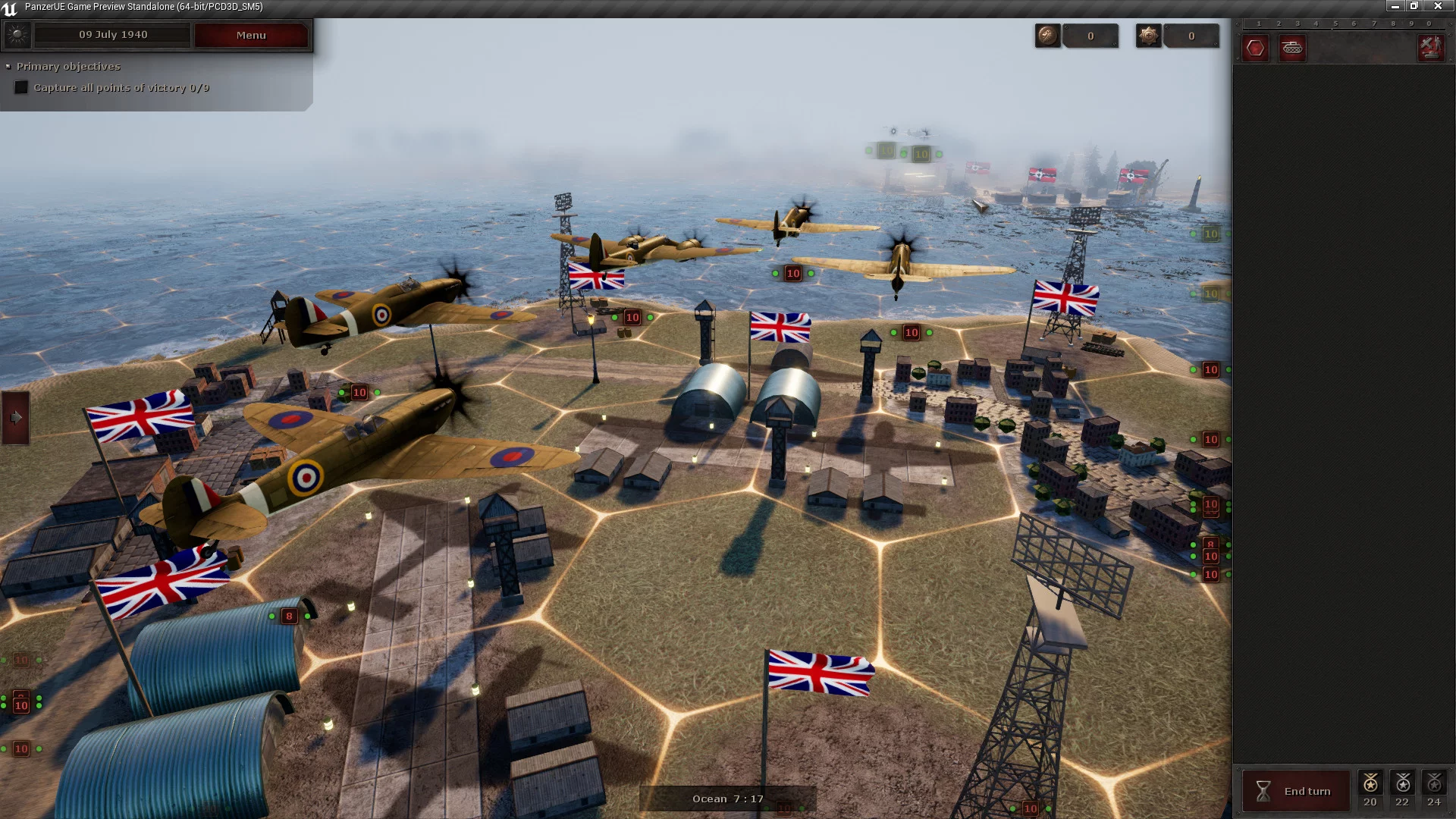Click the gear-shaped resource icon beside the second counter
The width and height of the screenshot is (1456, 819).
tap(1148, 36)
